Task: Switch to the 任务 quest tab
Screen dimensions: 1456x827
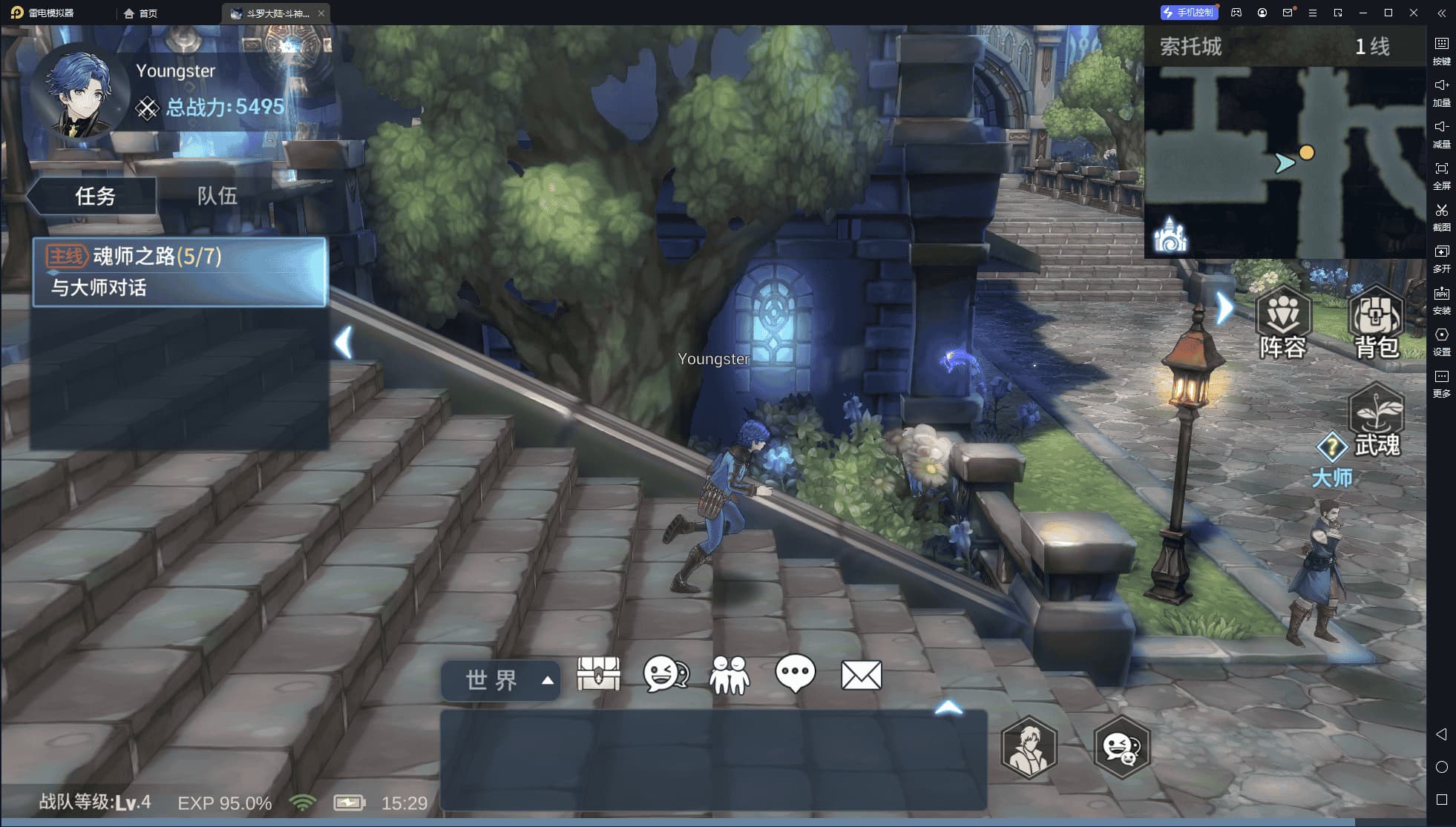Action: pyautogui.click(x=94, y=196)
